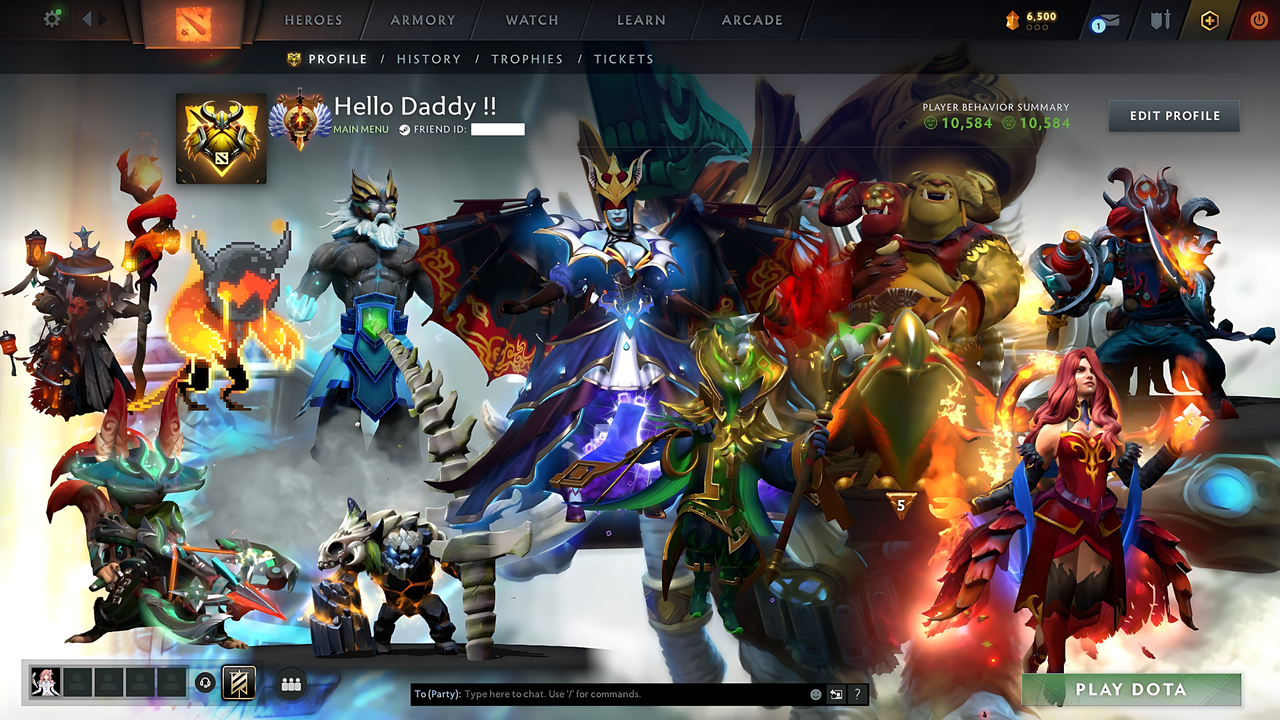Click the chat channel switch icon

pyautogui.click(x=835, y=693)
